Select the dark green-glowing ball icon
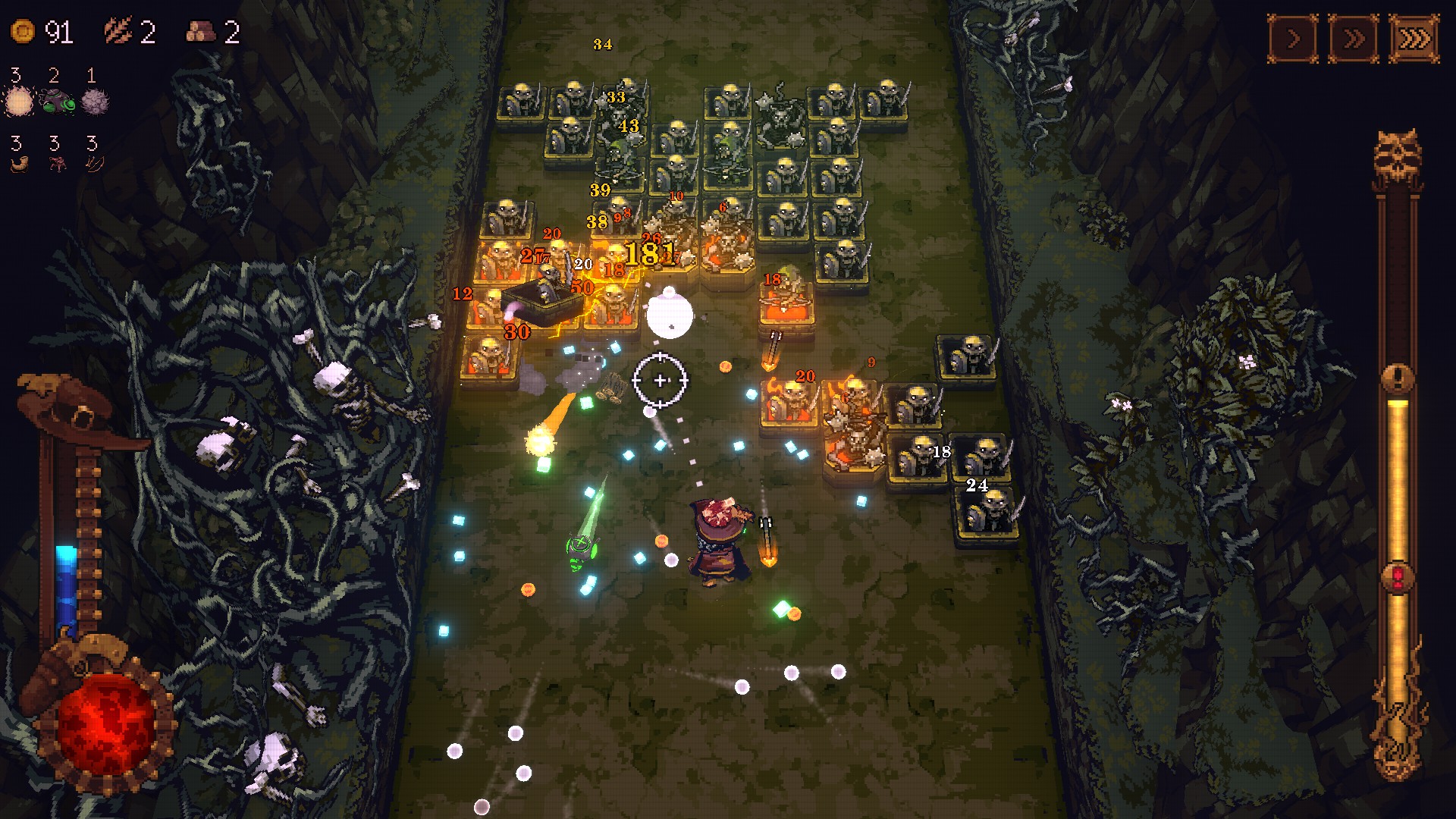 pos(56,101)
